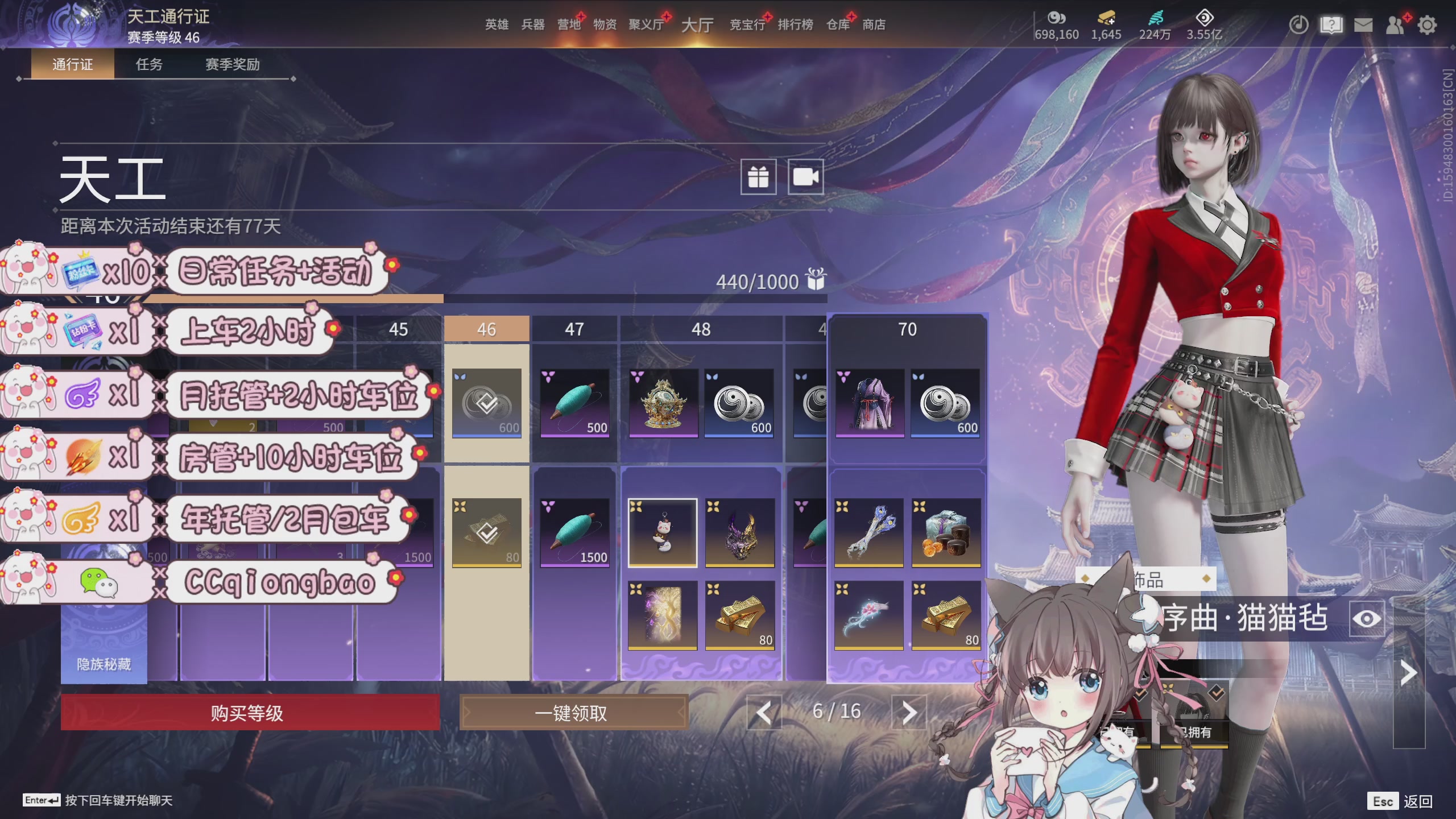The height and width of the screenshot is (819, 1456).
Task: Open the 兵器 menu
Action: point(533,24)
